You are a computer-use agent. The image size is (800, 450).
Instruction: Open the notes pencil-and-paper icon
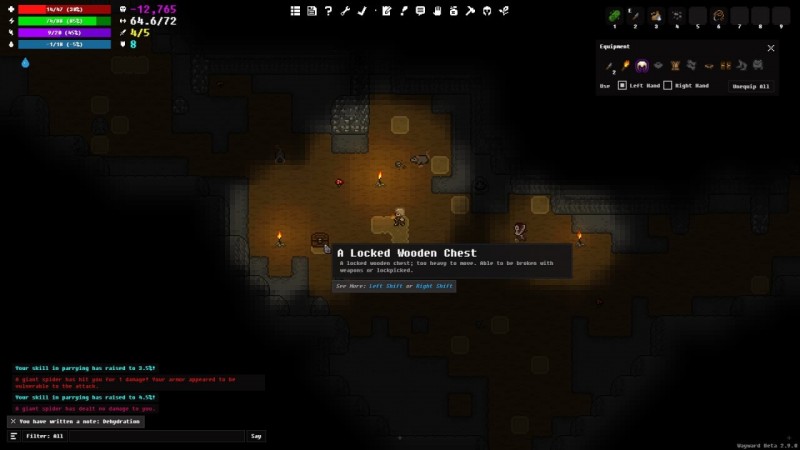pos(386,11)
